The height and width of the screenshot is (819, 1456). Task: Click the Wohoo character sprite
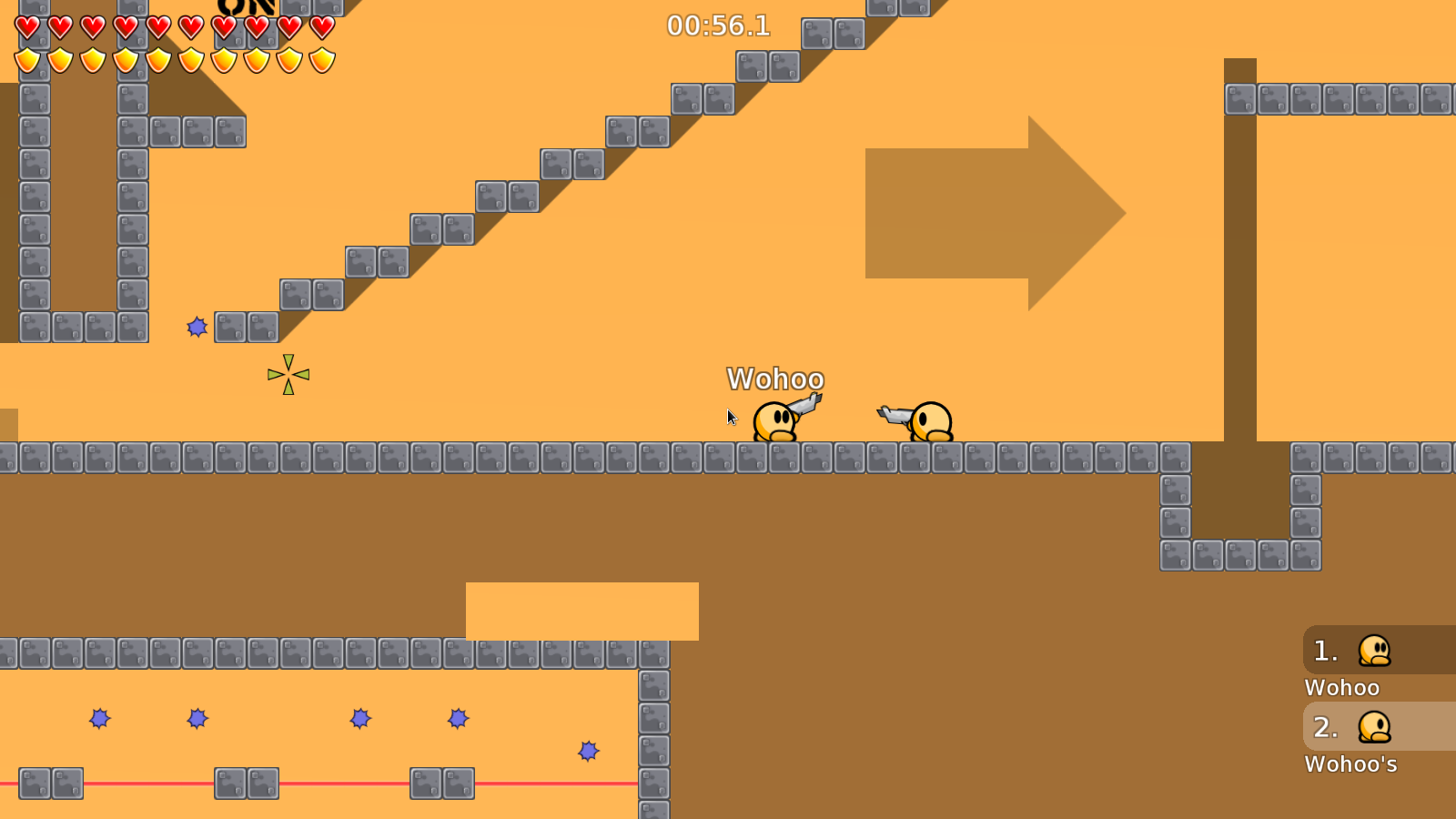click(x=775, y=423)
